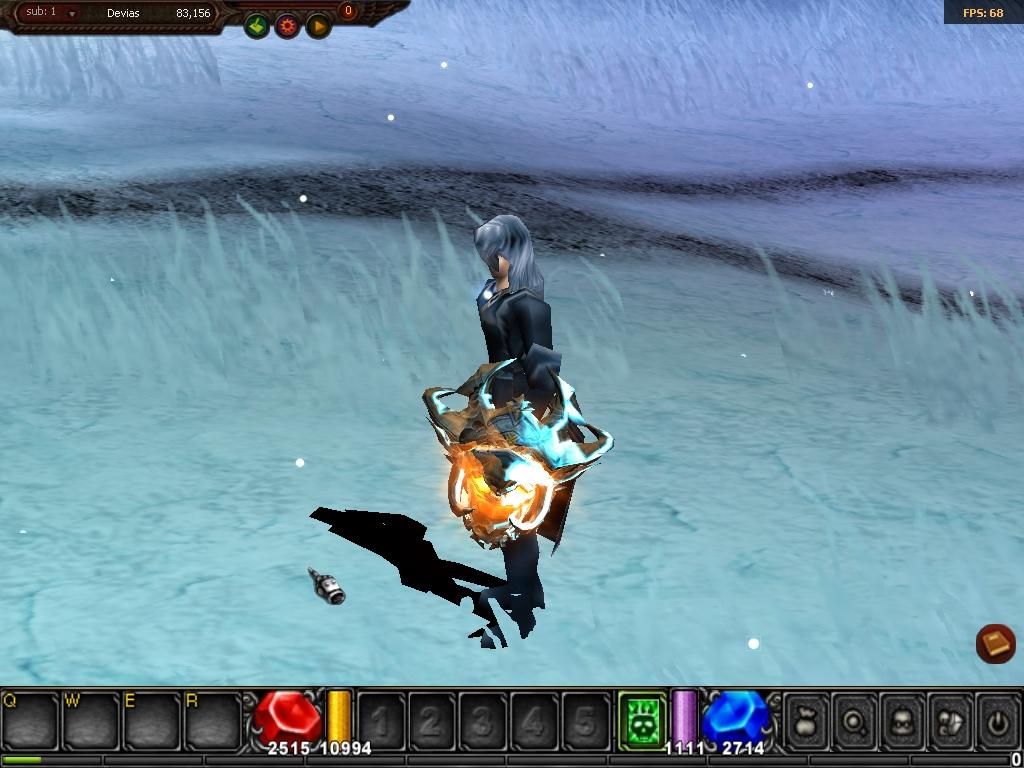This screenshot has width=1024, height=768.
Task: Select the numbered skill slot 3
Action: pyautogui.click(x=483, y=720)
